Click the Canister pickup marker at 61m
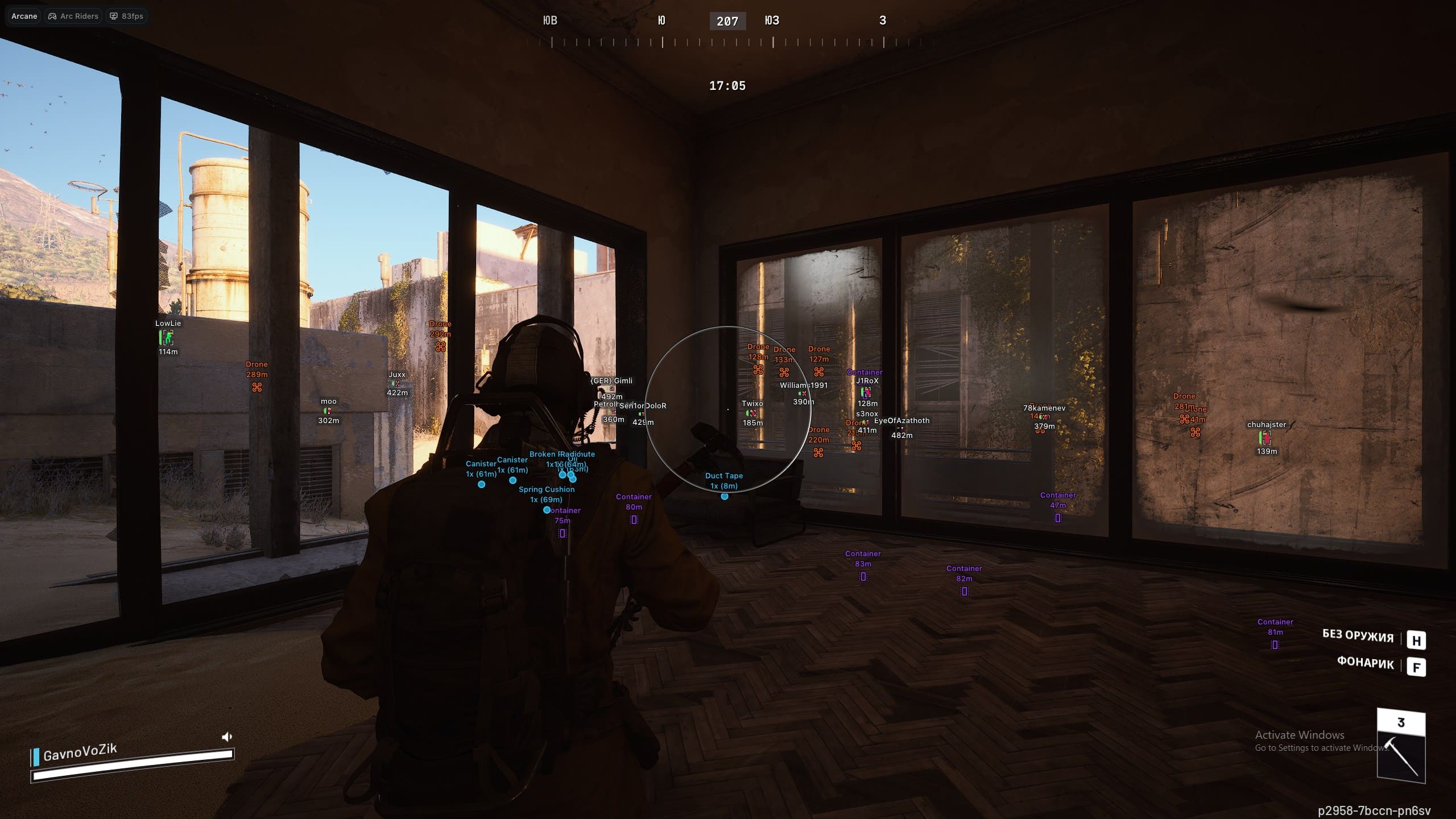This screenshot has width=1456, height=819. pyautogui.click(x=482, y=484)
